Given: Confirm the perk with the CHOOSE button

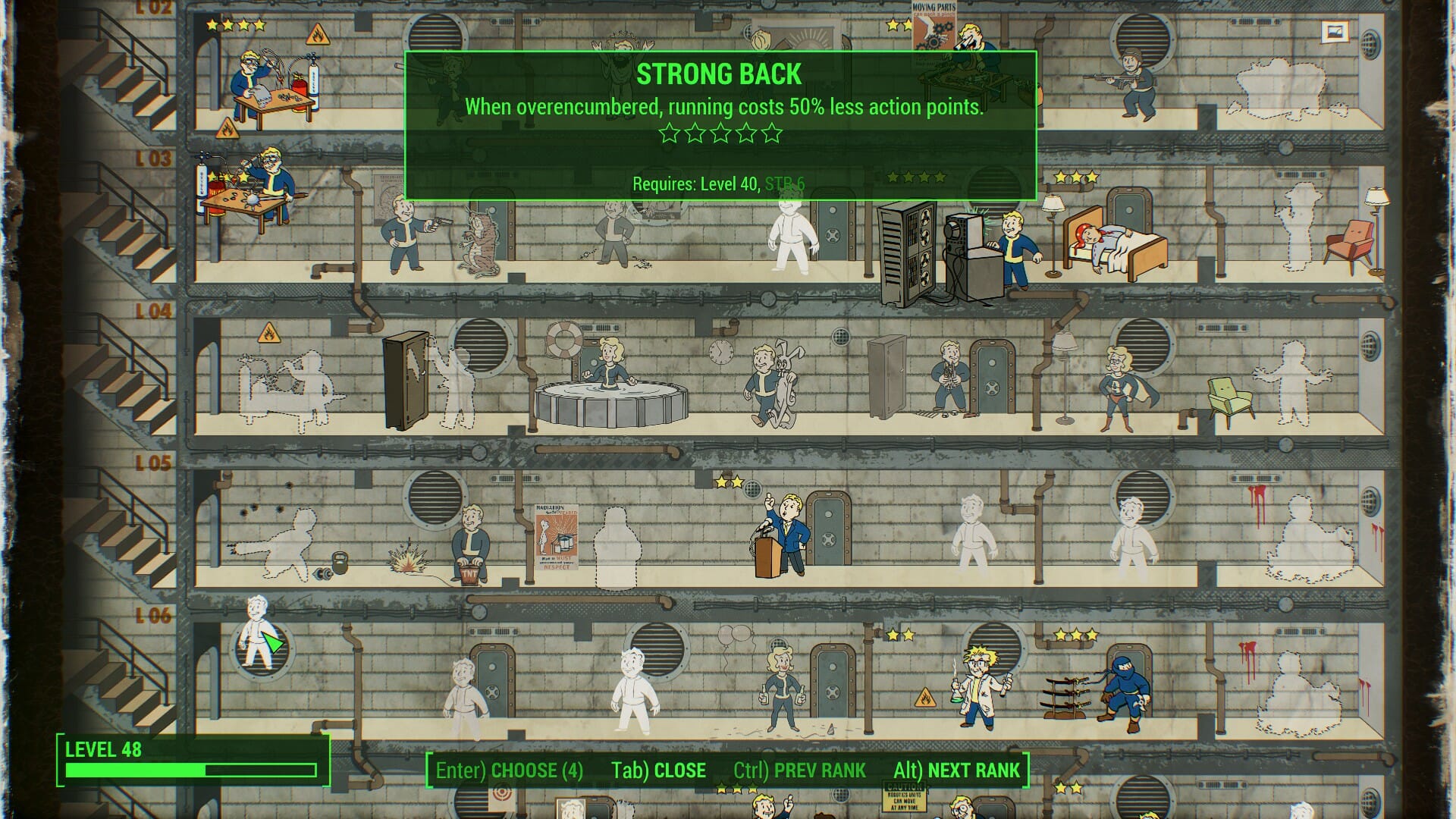Looking at the screenshot, I should coord(509,770).
